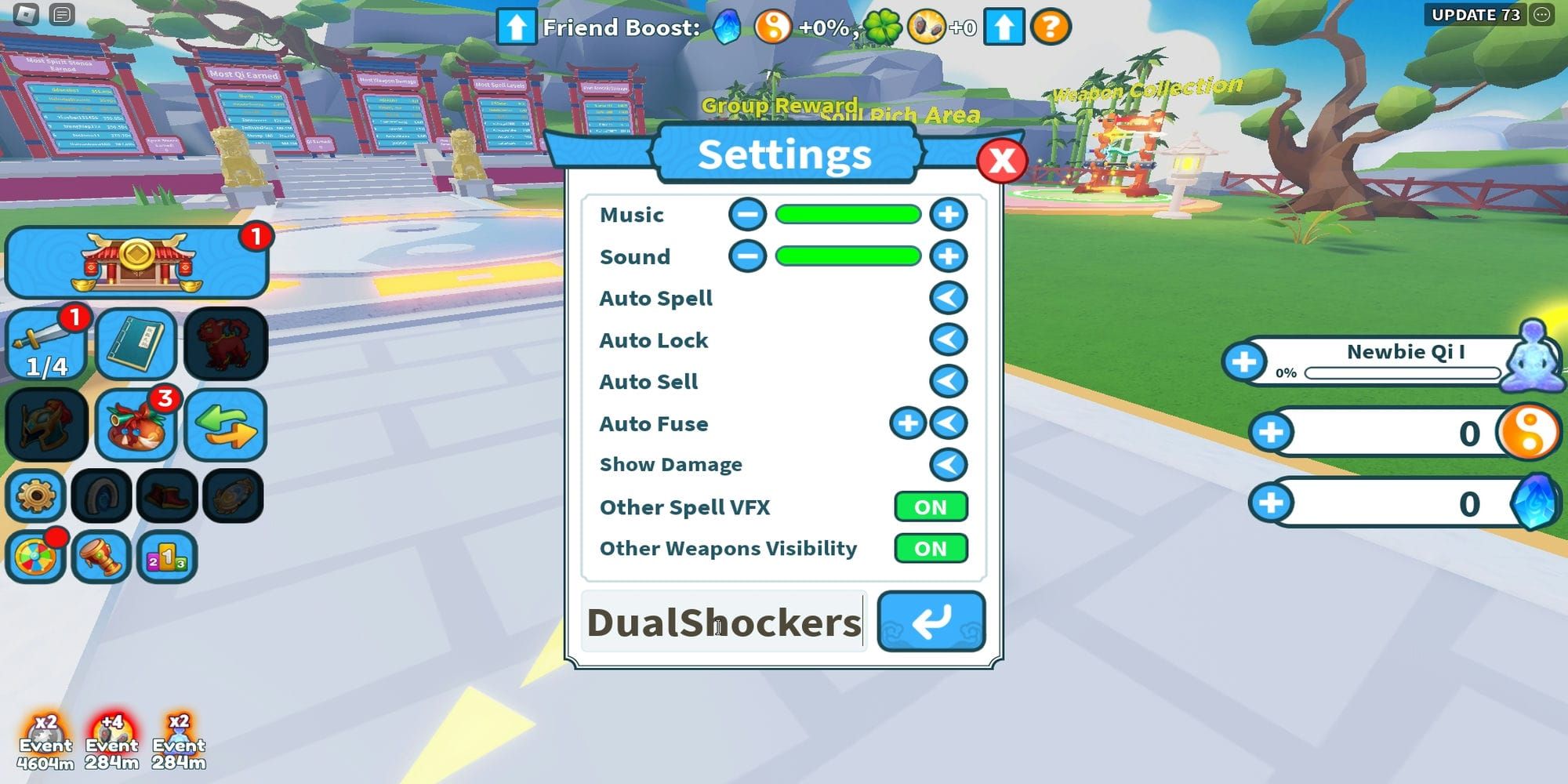
Task: Open the spell book icon
Action: click(x=136, y=343)
